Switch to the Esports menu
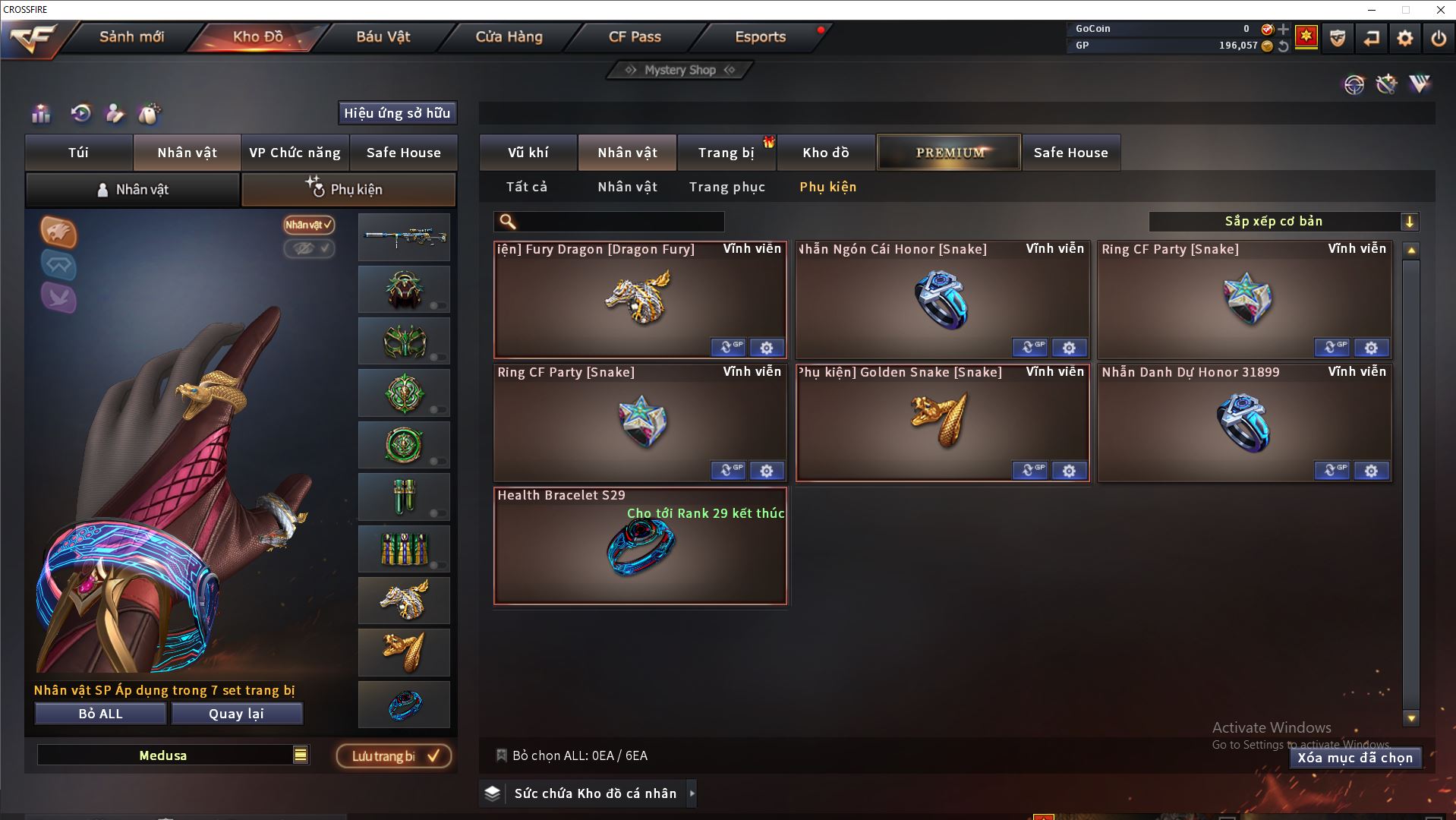 pos(760,36)
